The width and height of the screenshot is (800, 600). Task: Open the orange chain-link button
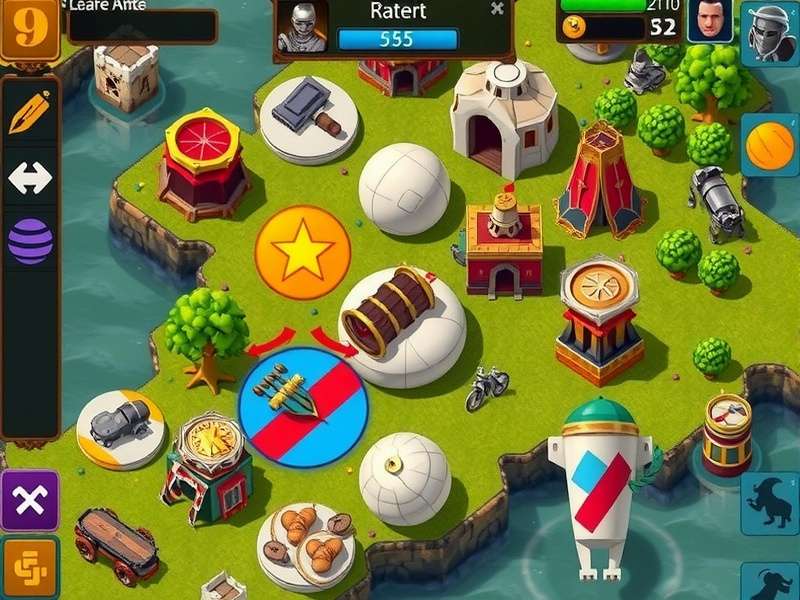pyautogui.click(x=30, y=565)
